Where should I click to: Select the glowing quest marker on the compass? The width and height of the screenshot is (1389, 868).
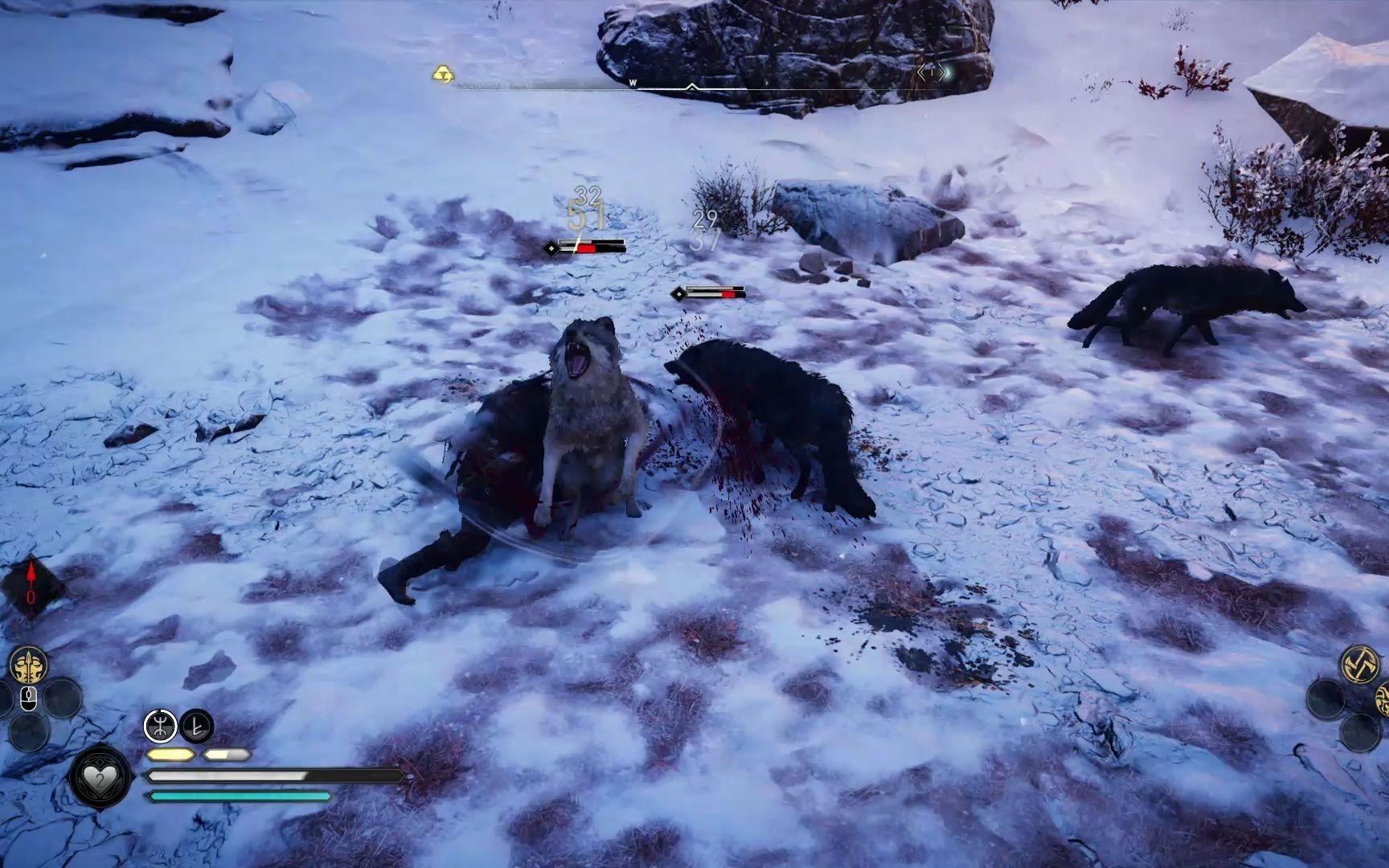(933, 72)
